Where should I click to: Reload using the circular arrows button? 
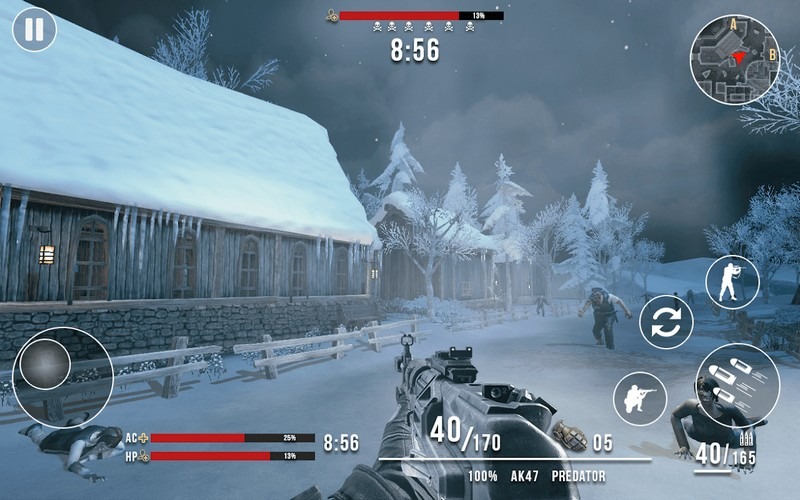[x=666, y=322]
